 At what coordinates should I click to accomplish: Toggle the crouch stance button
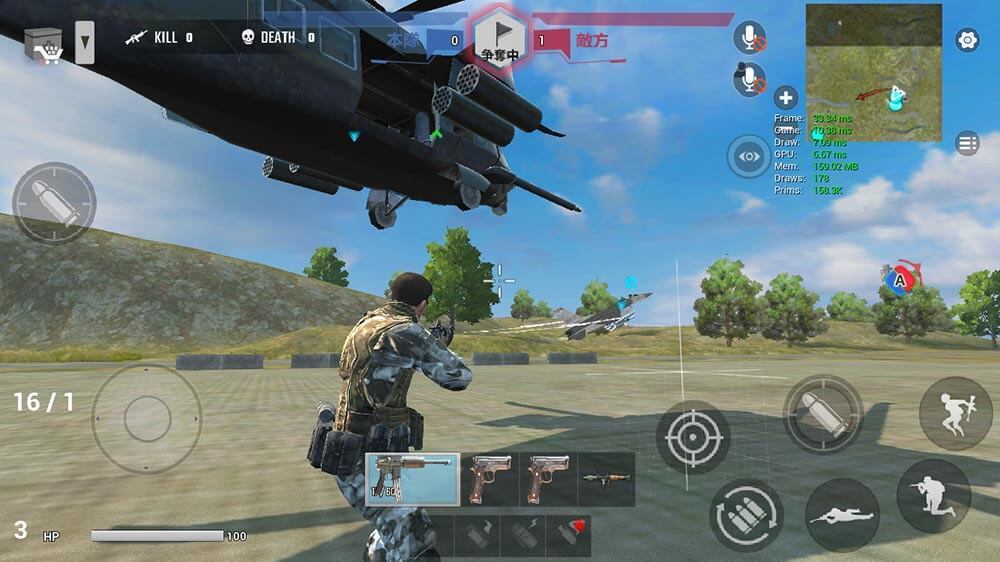(933, 495)
